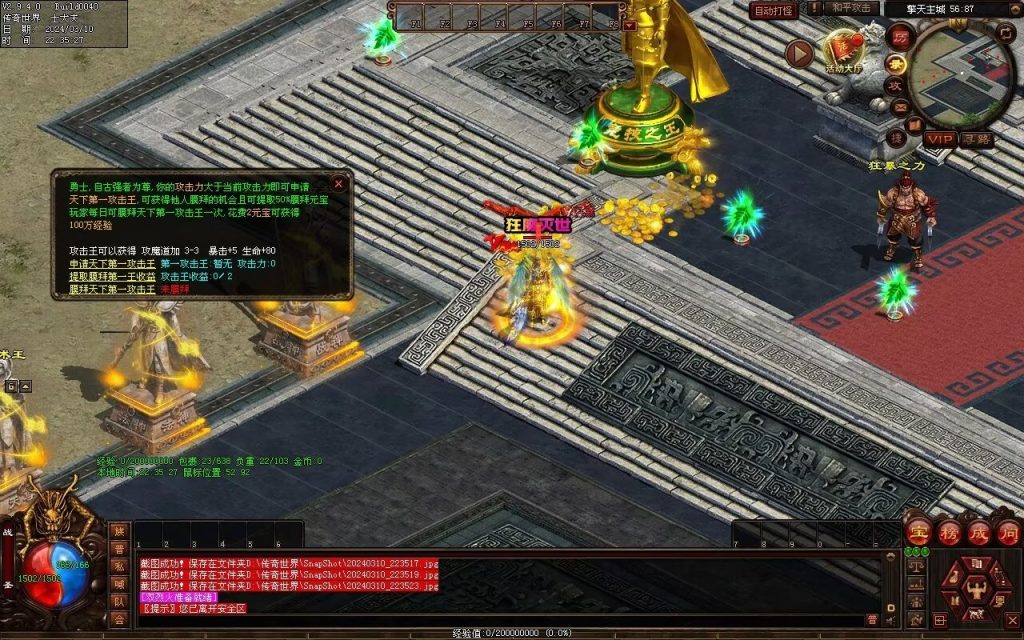Close the attack king info popup
This screenshot has width=1024, height=640.
tap(339, 184)
